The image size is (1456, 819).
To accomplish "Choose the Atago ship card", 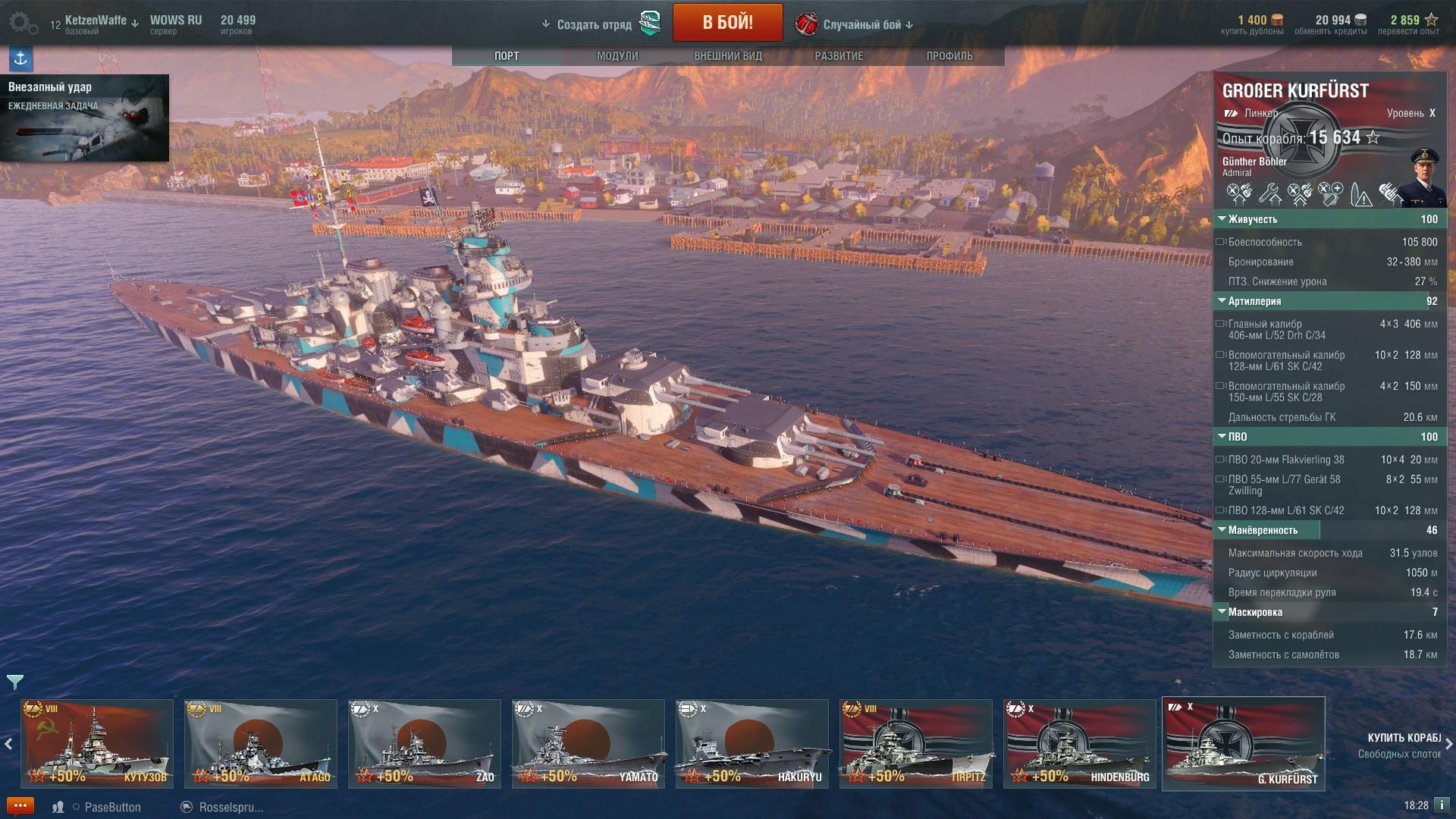I will 261,744.
